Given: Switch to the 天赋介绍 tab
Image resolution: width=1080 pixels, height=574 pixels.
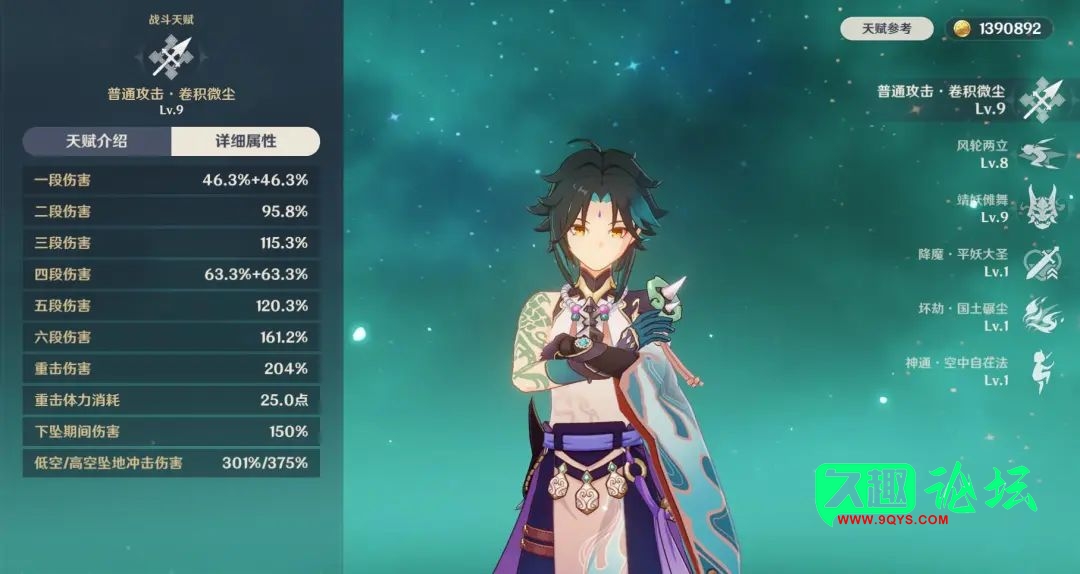Looking at the screenshot, I should click(x=97, y=142).
